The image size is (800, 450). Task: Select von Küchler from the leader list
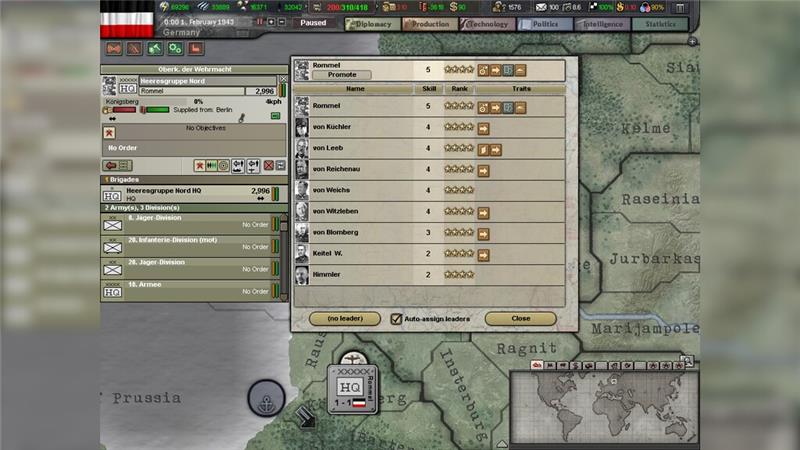tap(331, 127)
